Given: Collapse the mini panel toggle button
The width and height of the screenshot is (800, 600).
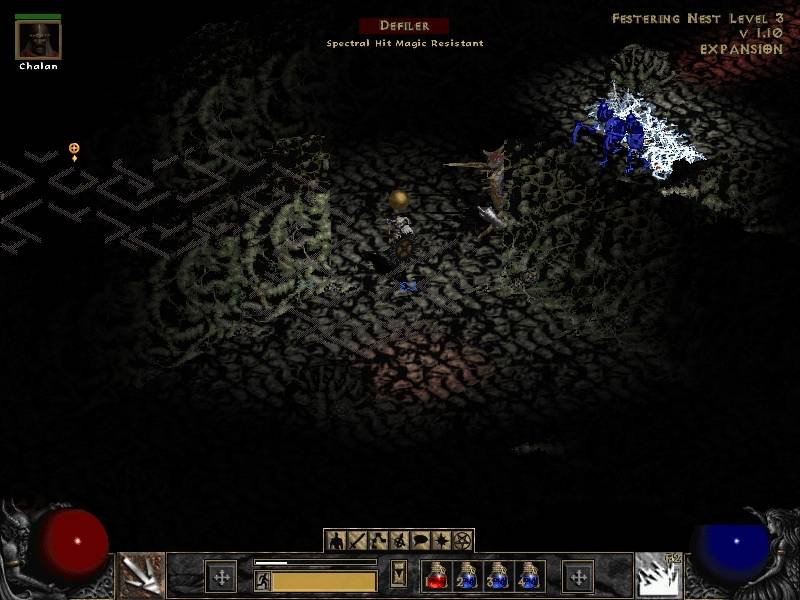Looking at the screenshot, I should [x=399, y=575].
